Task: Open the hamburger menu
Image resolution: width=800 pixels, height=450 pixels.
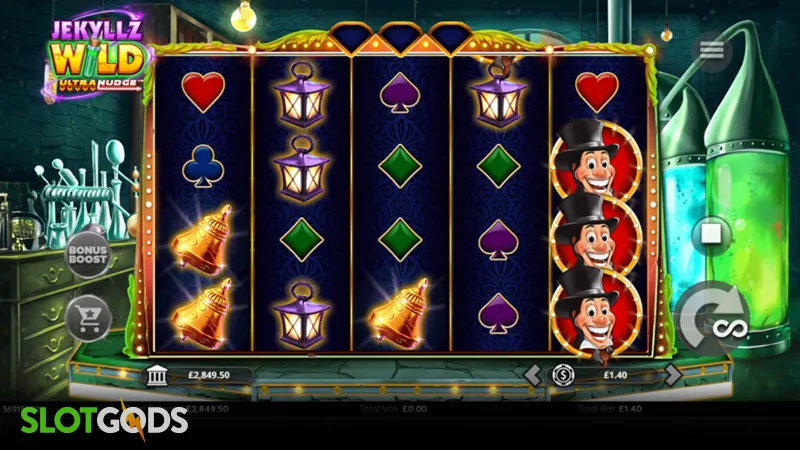Action: point(712,51)
